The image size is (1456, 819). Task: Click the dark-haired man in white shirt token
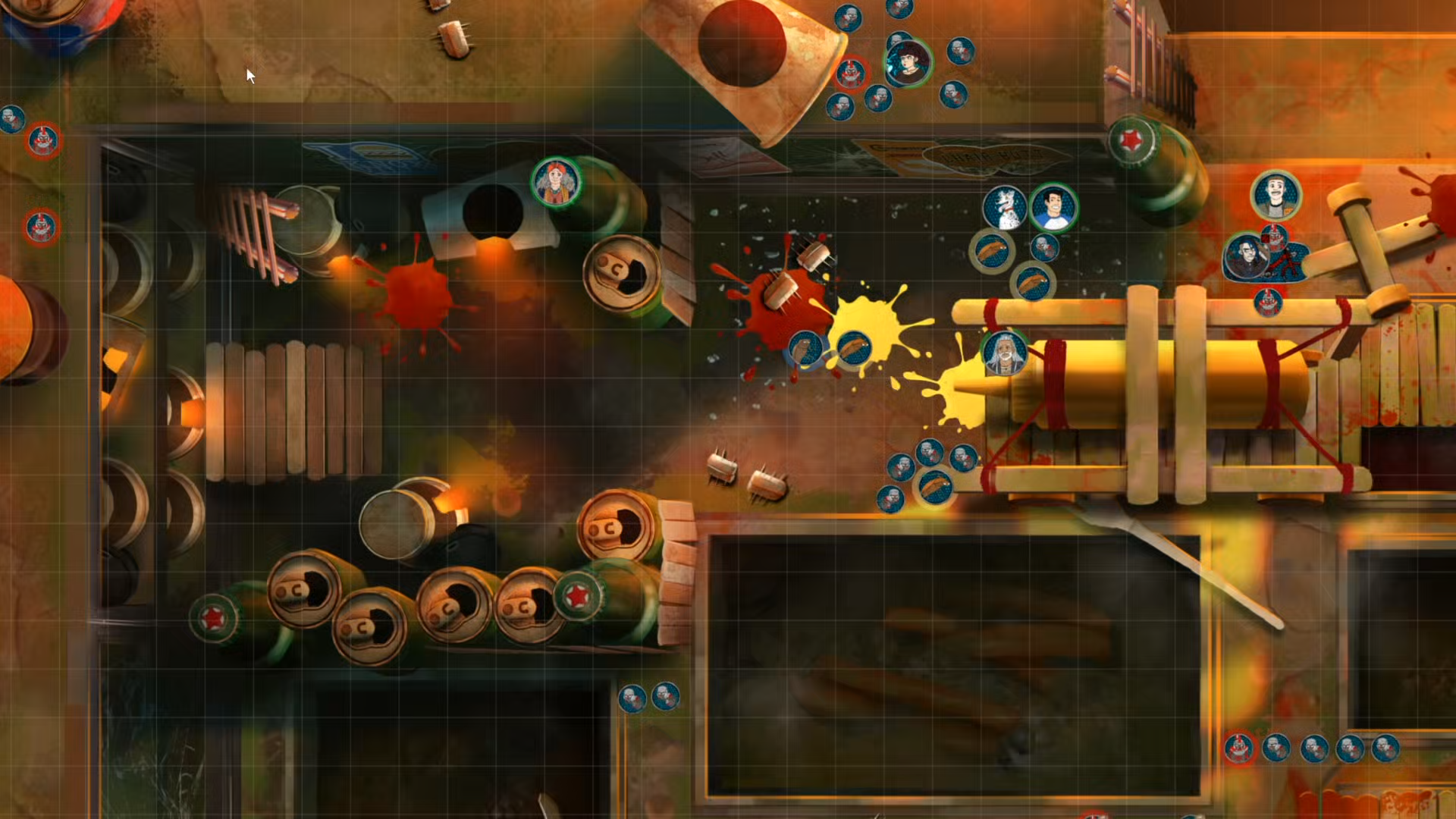pos(1053,207)
